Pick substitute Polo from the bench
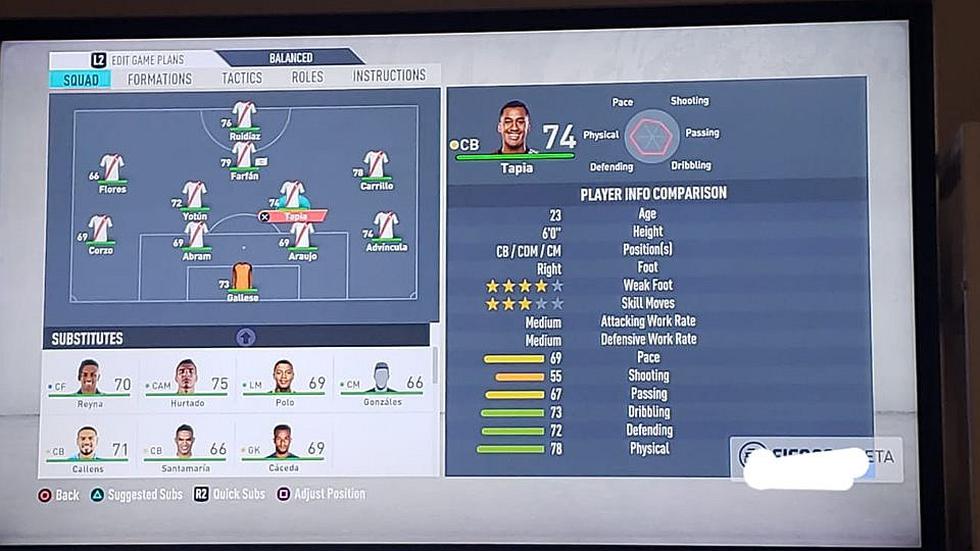The width and height of the screenshot is (980, 551). pos(284,381)
